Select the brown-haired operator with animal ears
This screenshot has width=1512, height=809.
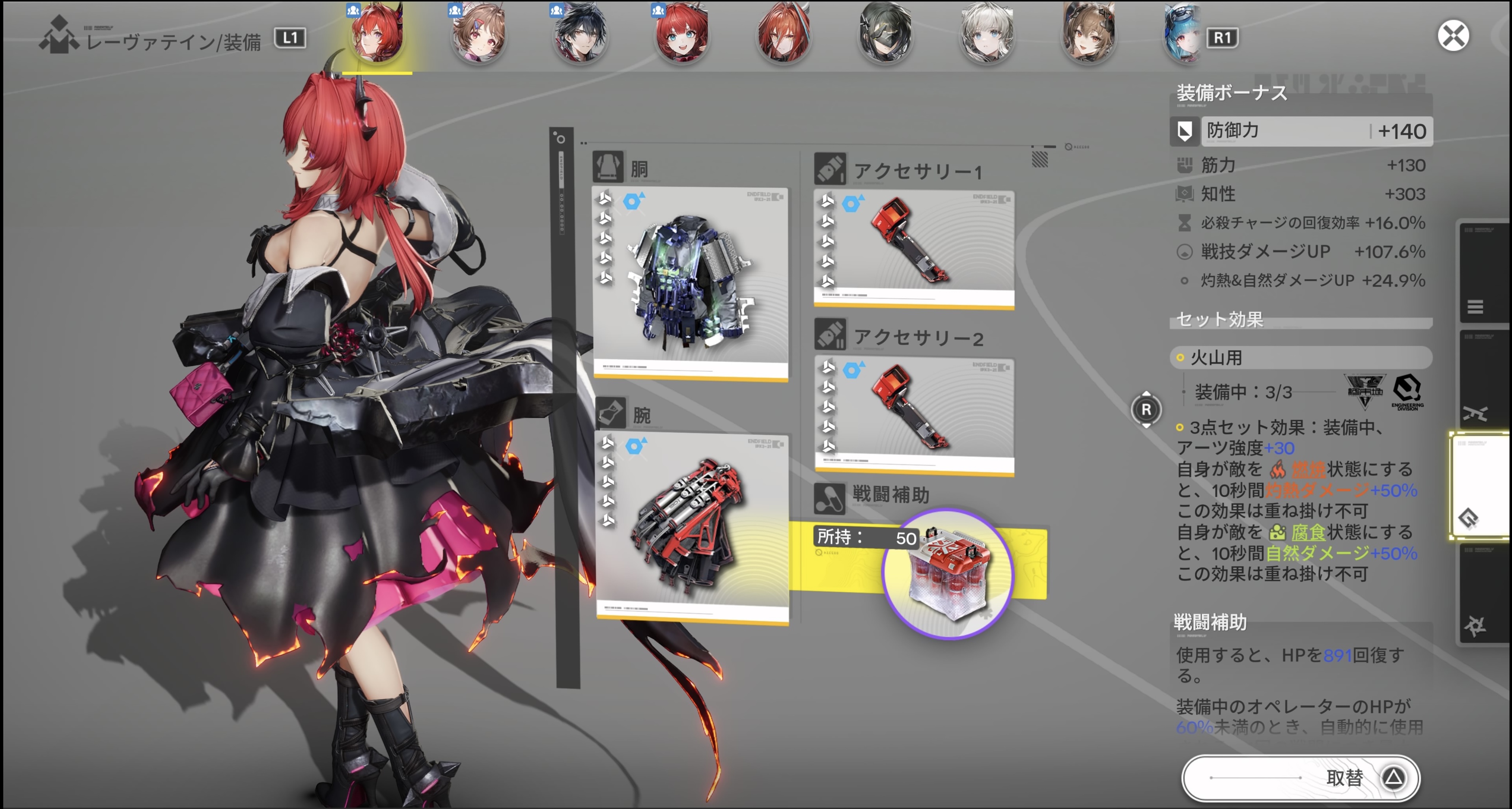coord(1089,34)
